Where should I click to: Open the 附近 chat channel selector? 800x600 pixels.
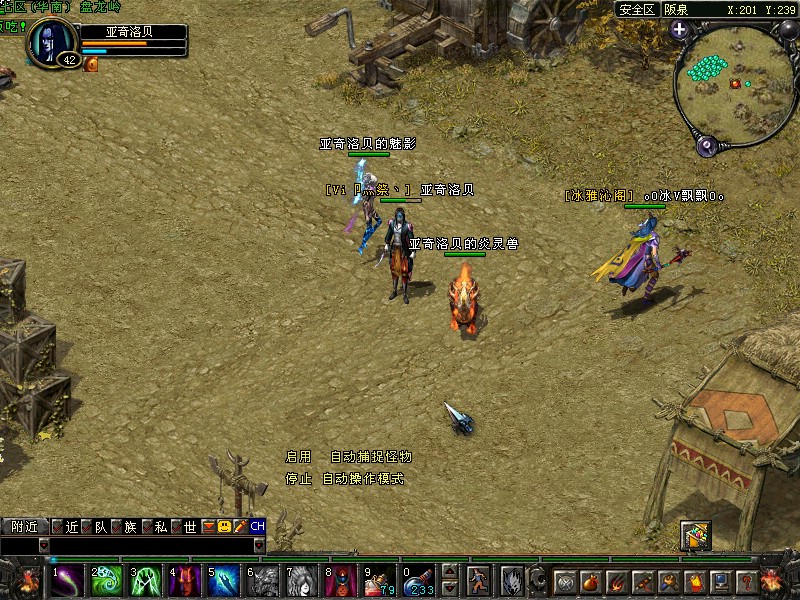[24, 526]
